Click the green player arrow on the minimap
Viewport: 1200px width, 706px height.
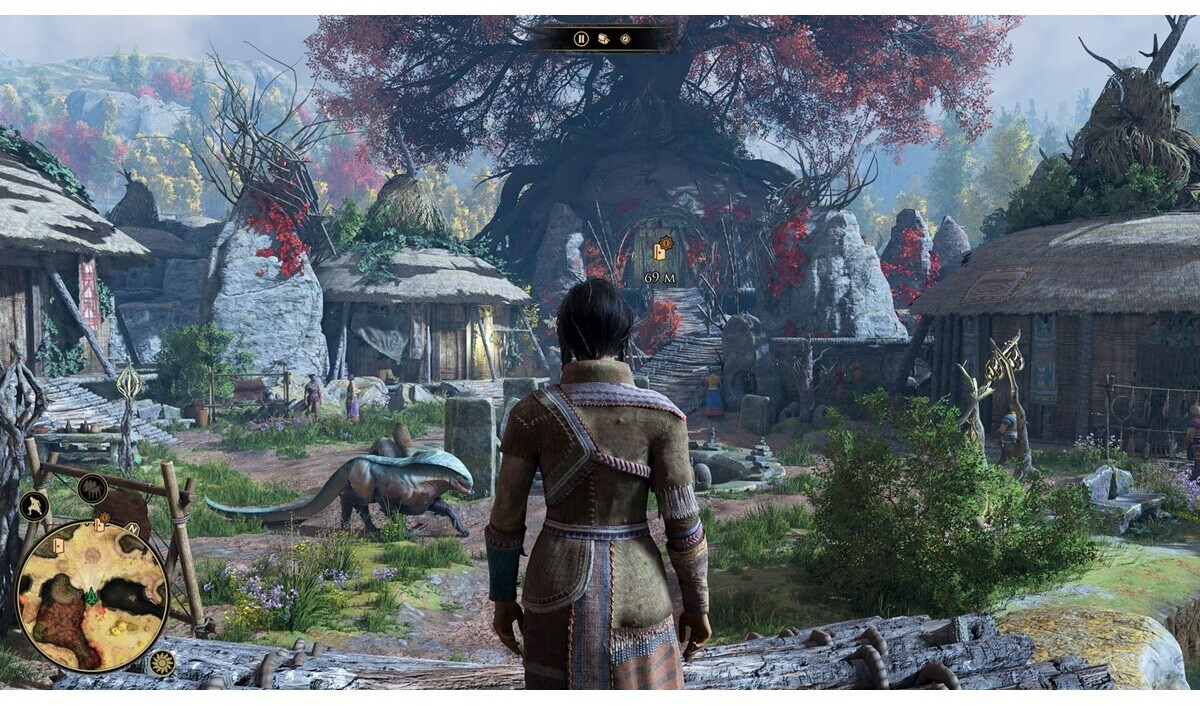[91, 596]
